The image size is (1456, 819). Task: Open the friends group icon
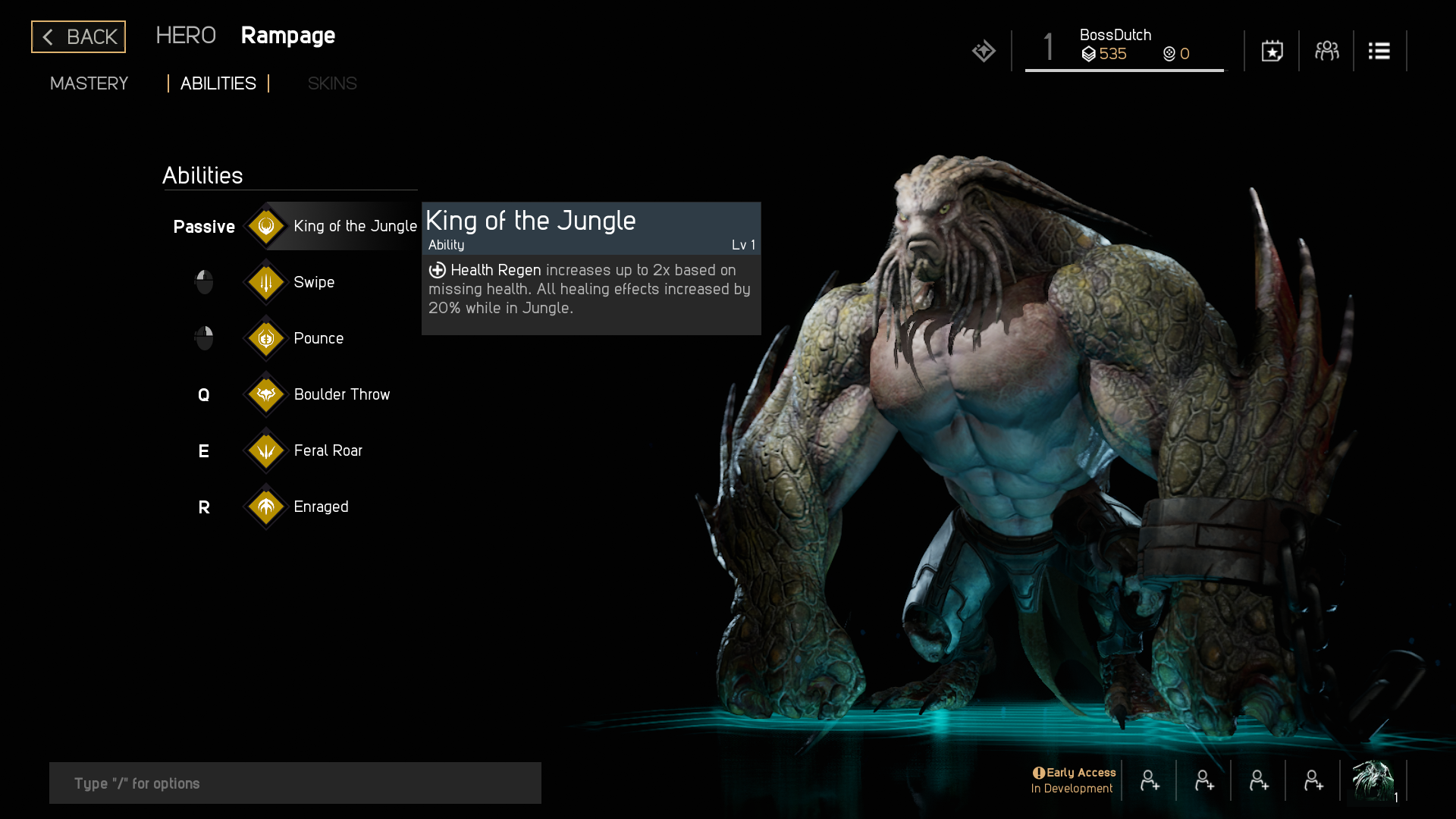1326,51
